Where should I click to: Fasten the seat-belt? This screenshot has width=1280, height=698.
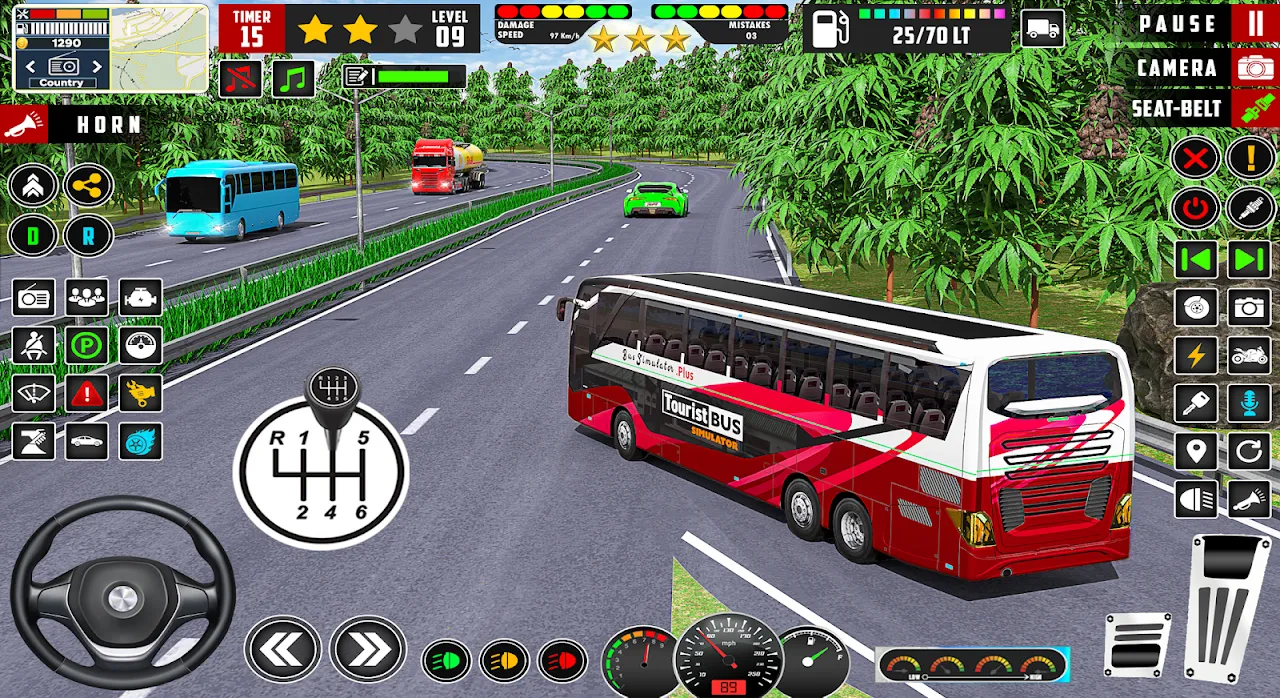click(1254, 108)
